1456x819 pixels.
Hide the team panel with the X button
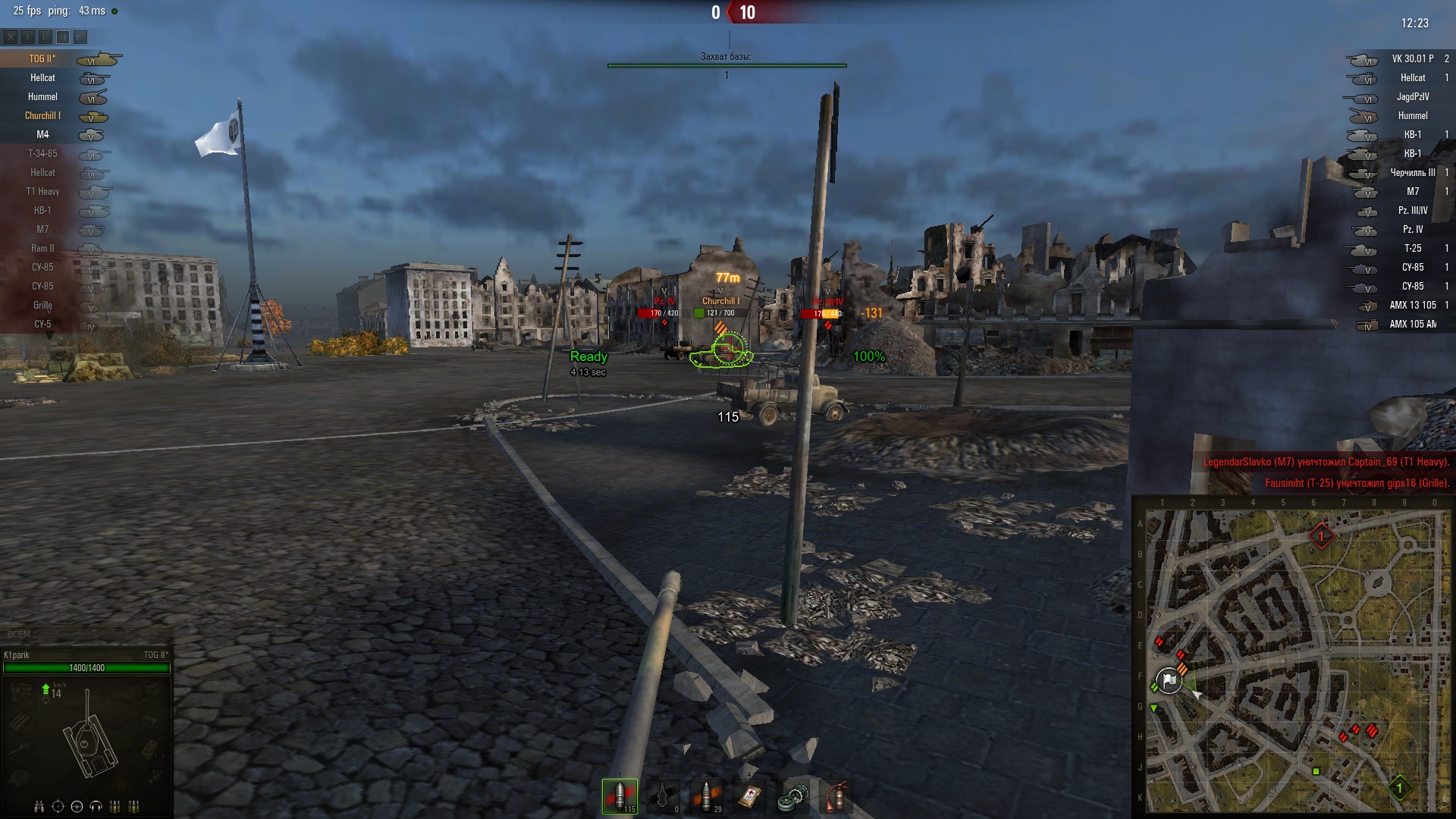tap(11, 36)
